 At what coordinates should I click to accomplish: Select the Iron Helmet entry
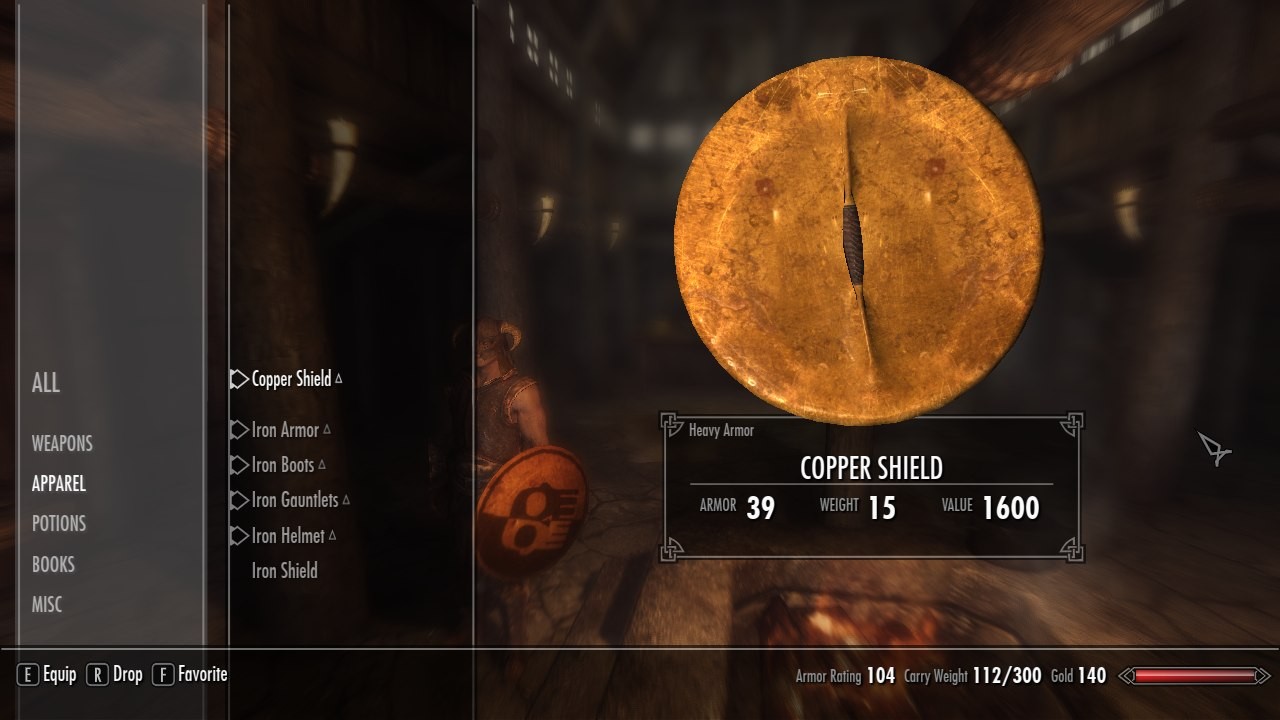click(x=288, y=536)
